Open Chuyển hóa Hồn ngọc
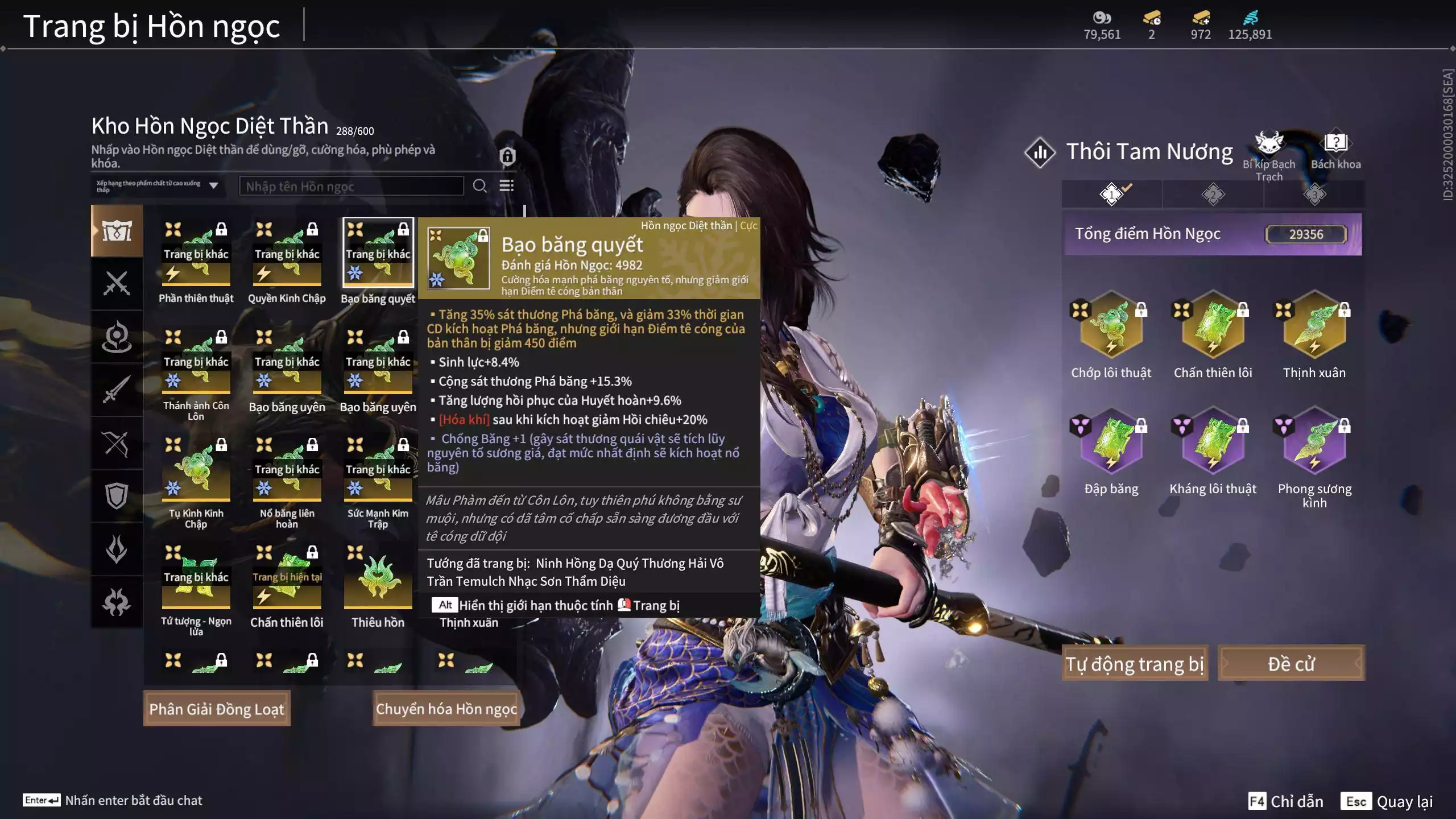Image resolution: width=1456 pixels, height=819 pixels. [446, 709]
